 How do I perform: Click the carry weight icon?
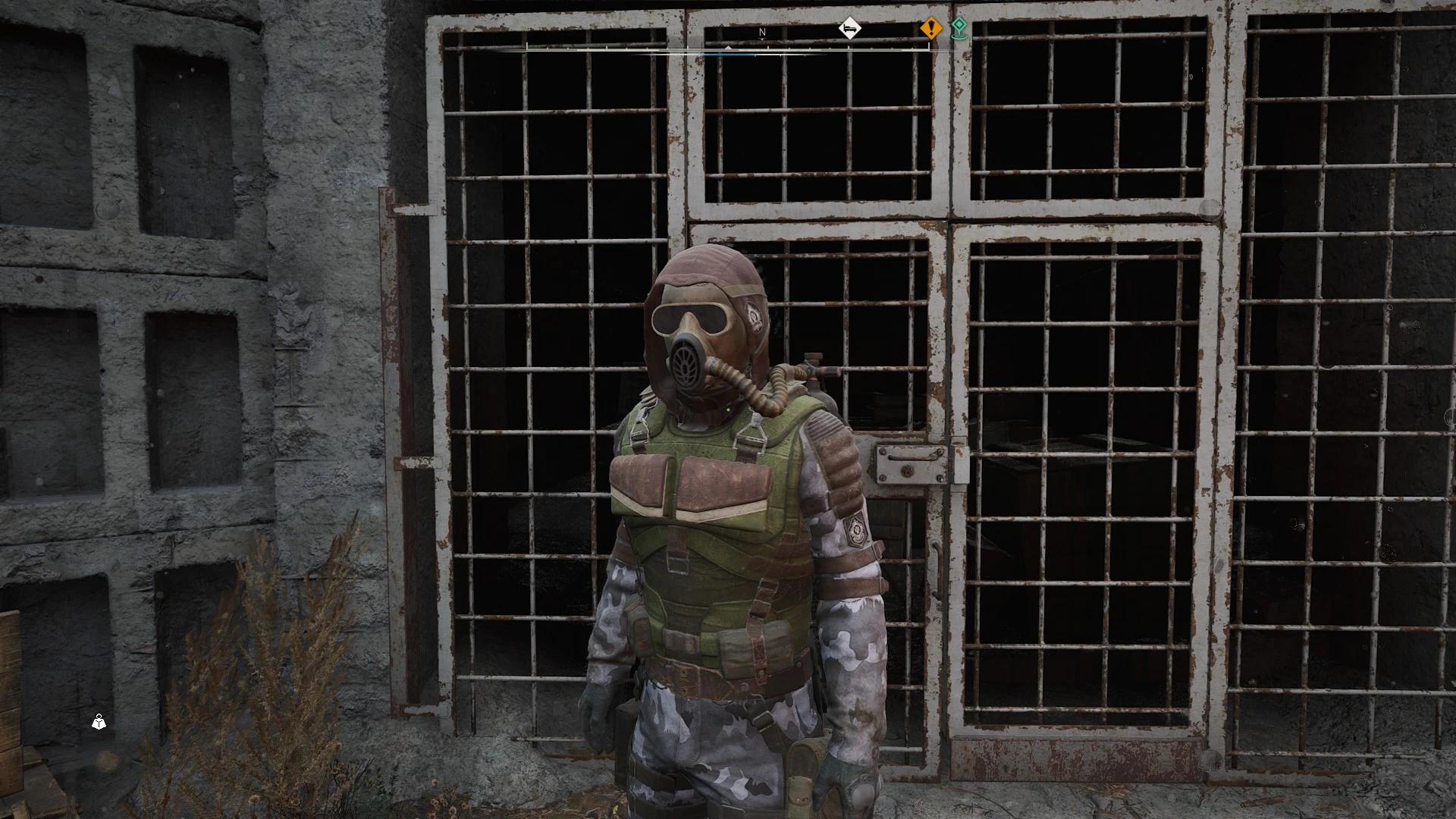point(99,722)
